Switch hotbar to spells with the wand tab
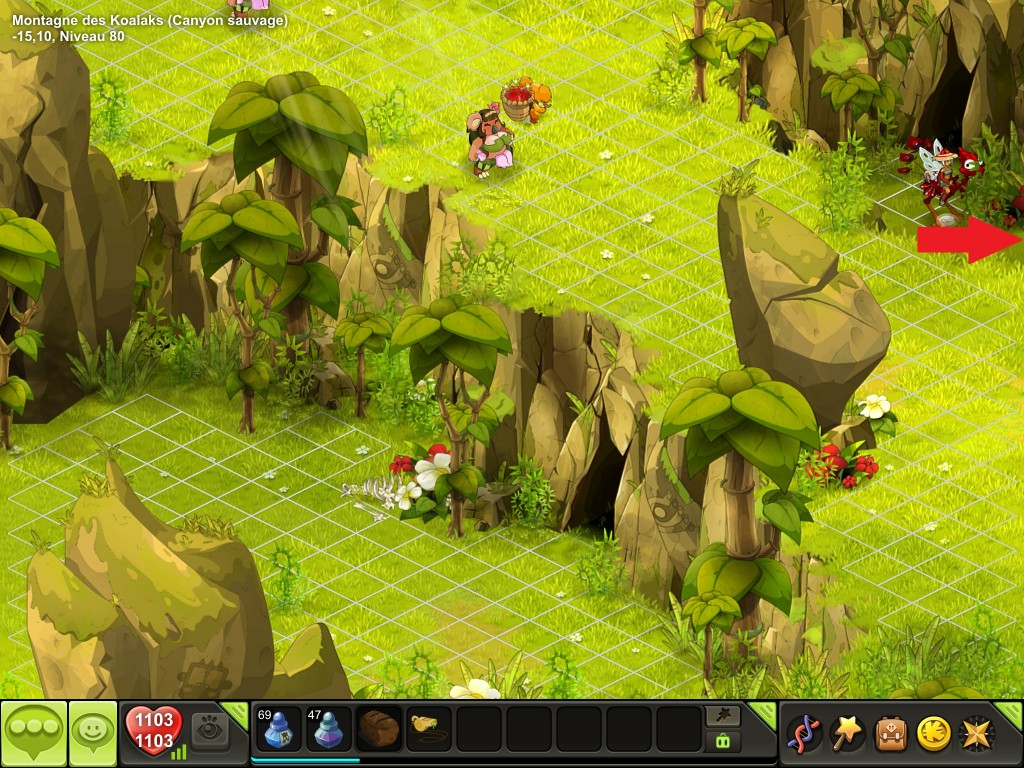This screenshot has width=1024, height=768. pyautogui.click(x=722, y=715)
